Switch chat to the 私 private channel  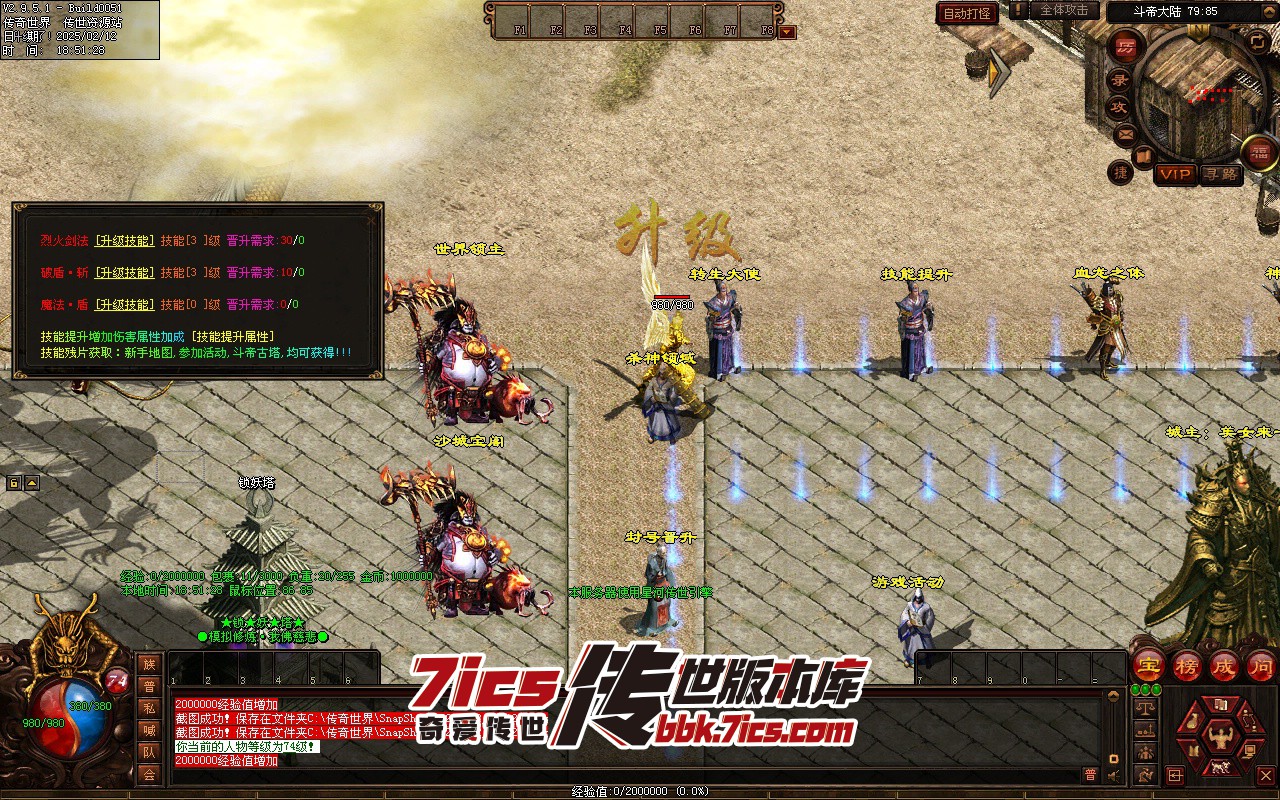pyautogui.click(x=149, y=708)
